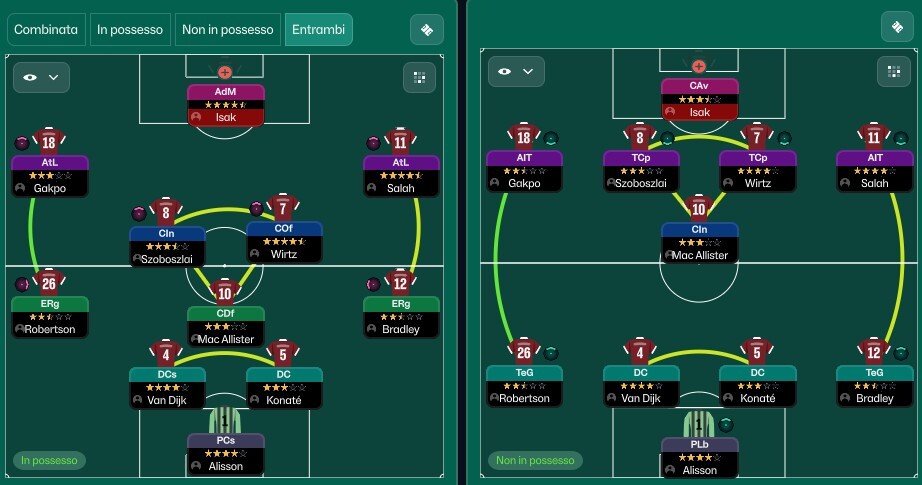Switch to the Combinata tab
The height and width of the screenshot is (485, 922).
click(46, 30)
